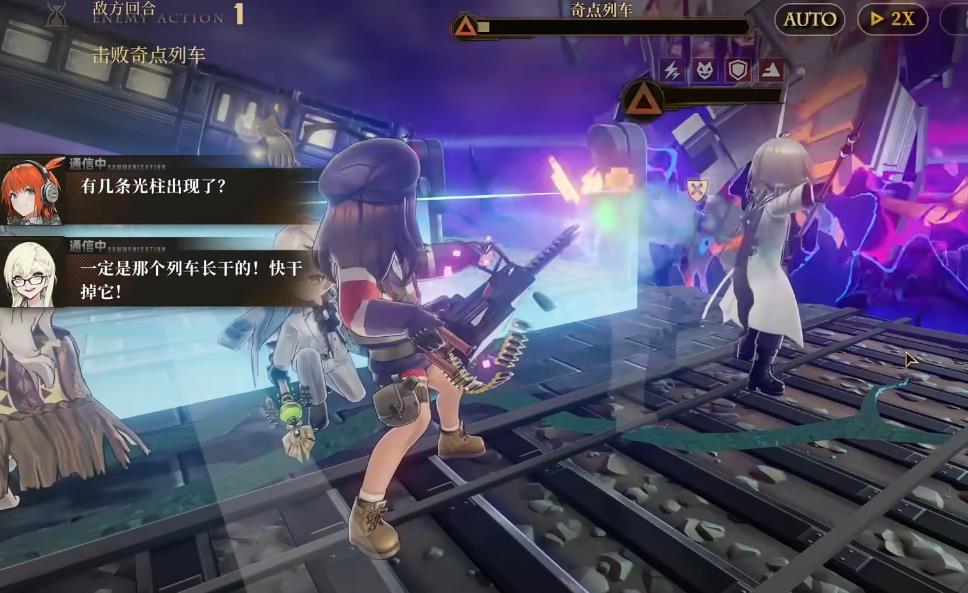Toggle the AUTO battle button

809,19
